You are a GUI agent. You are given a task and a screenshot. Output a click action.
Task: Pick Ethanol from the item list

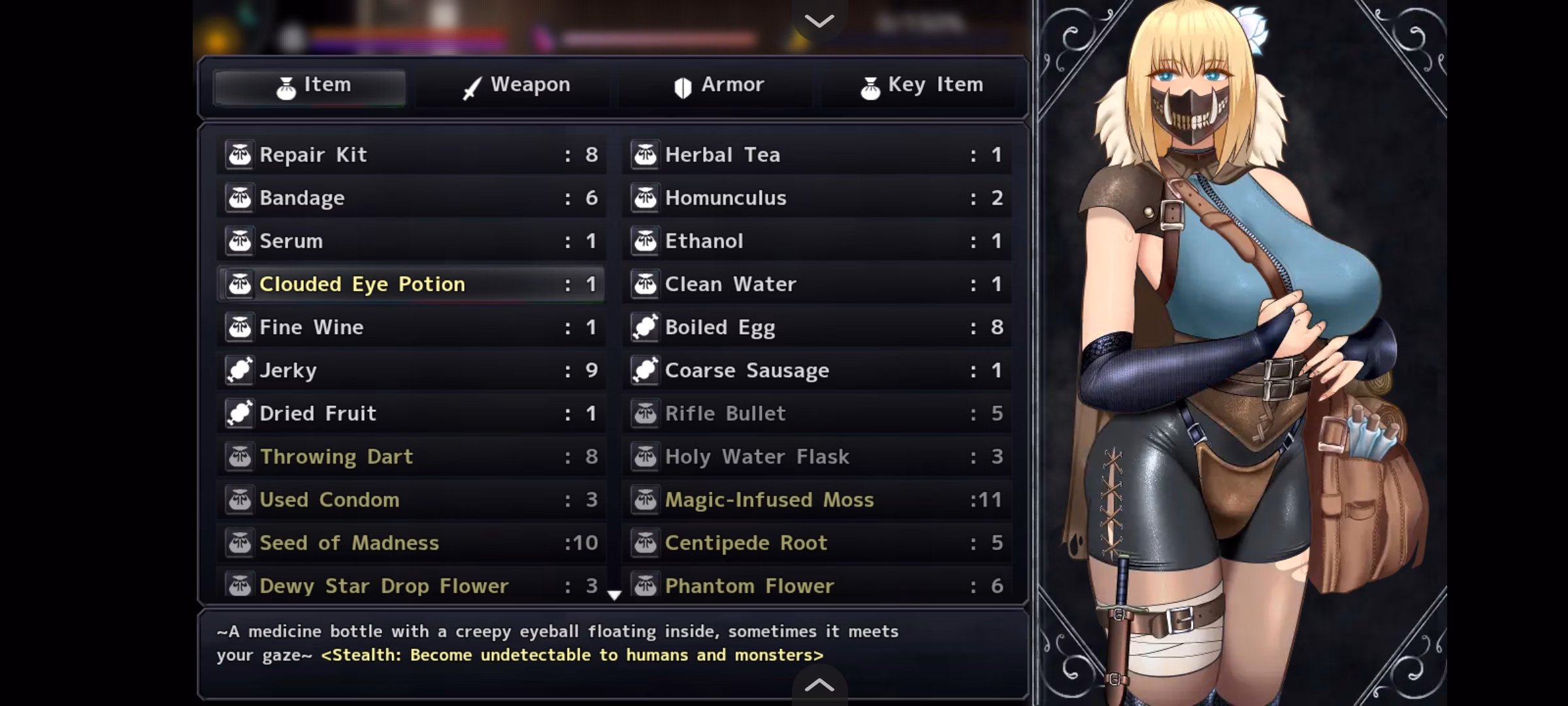tap(817, 241)
